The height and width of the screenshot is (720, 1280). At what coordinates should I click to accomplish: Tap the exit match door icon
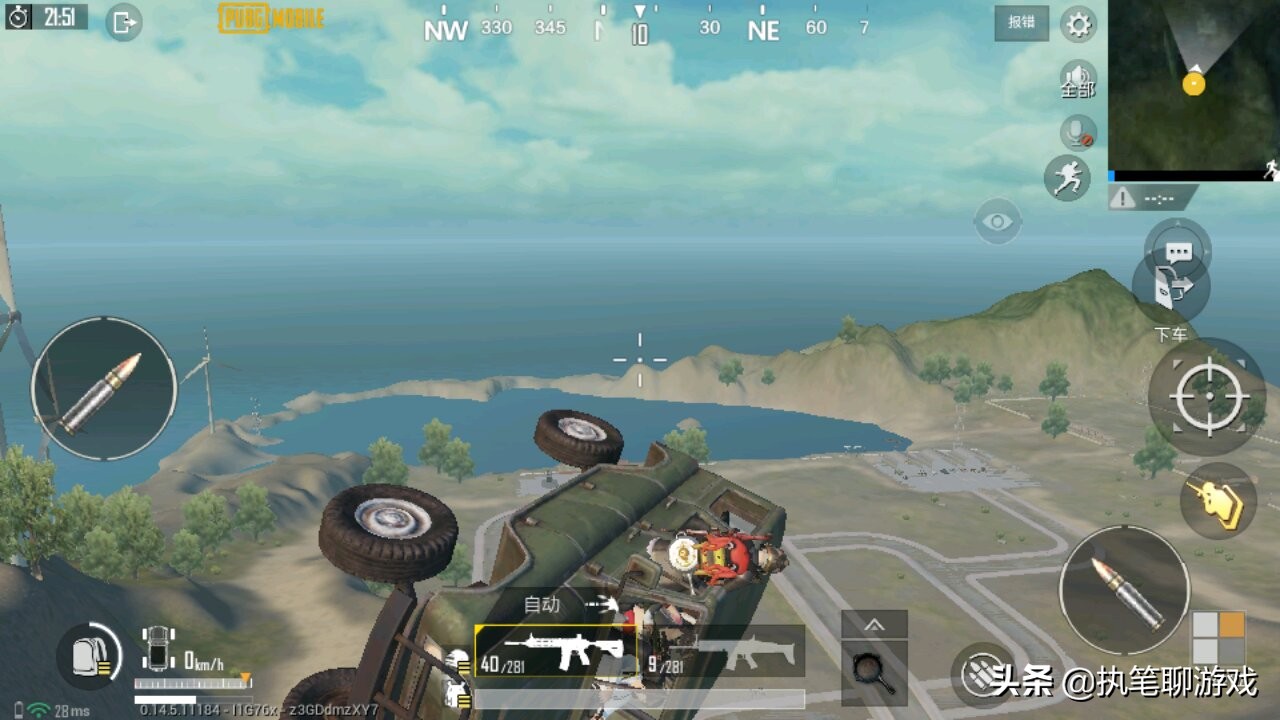pos(123,21)
